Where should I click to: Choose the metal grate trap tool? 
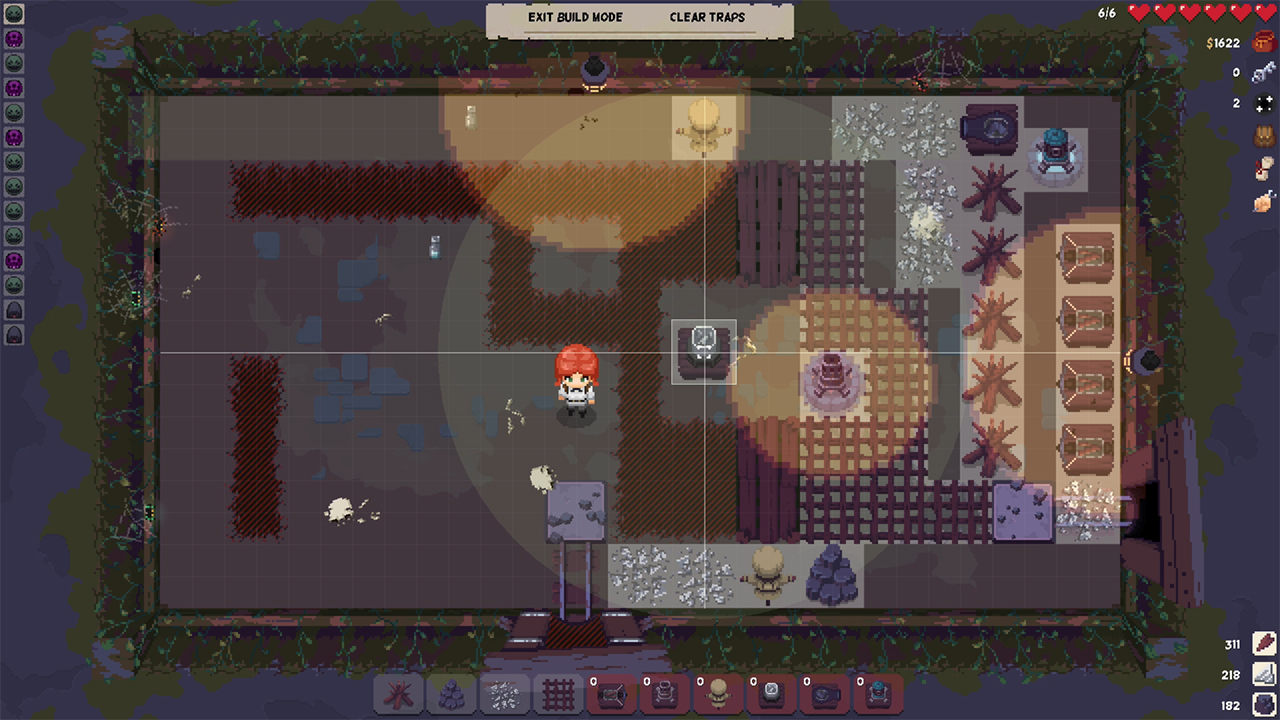coord(557,695)
